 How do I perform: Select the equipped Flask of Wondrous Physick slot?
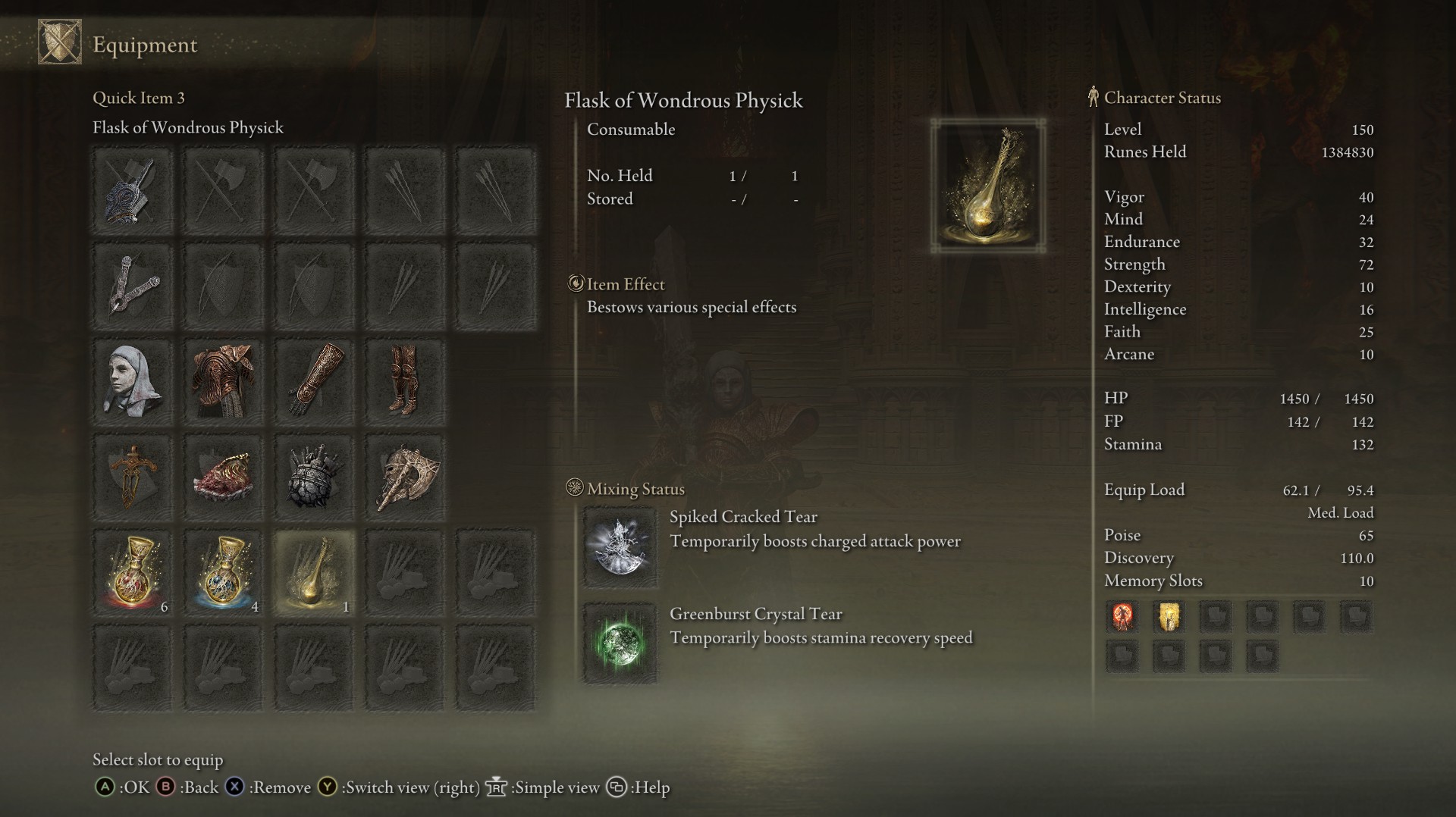tap(314, 572)
